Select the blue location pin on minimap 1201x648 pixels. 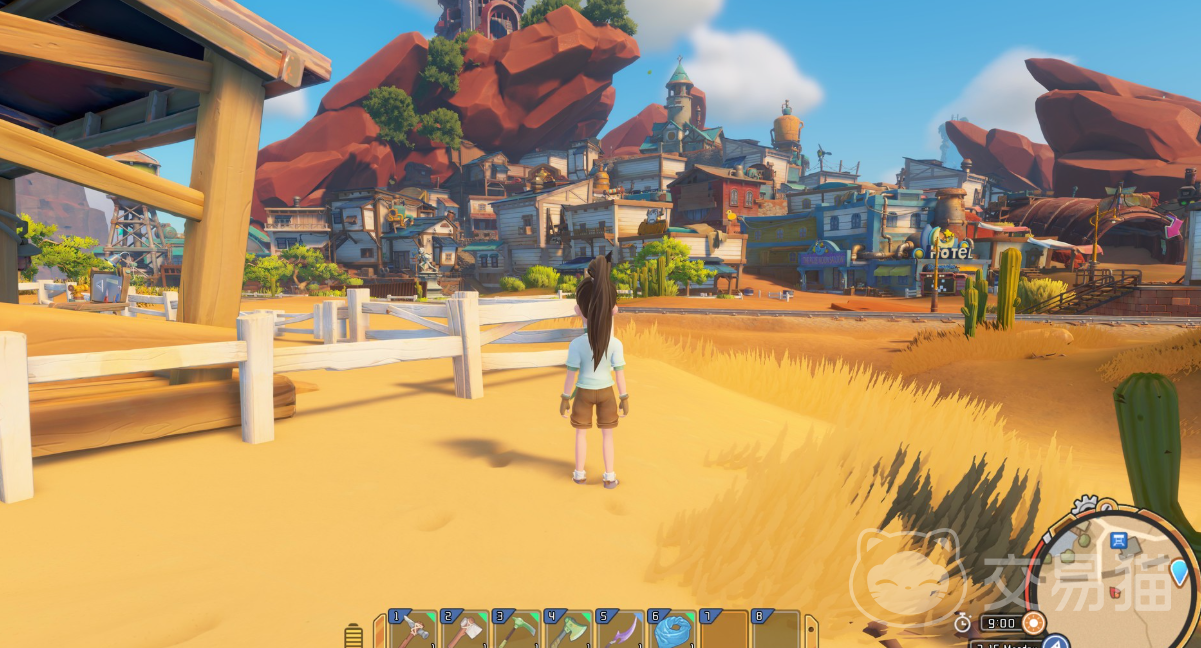coord(1180,572)
